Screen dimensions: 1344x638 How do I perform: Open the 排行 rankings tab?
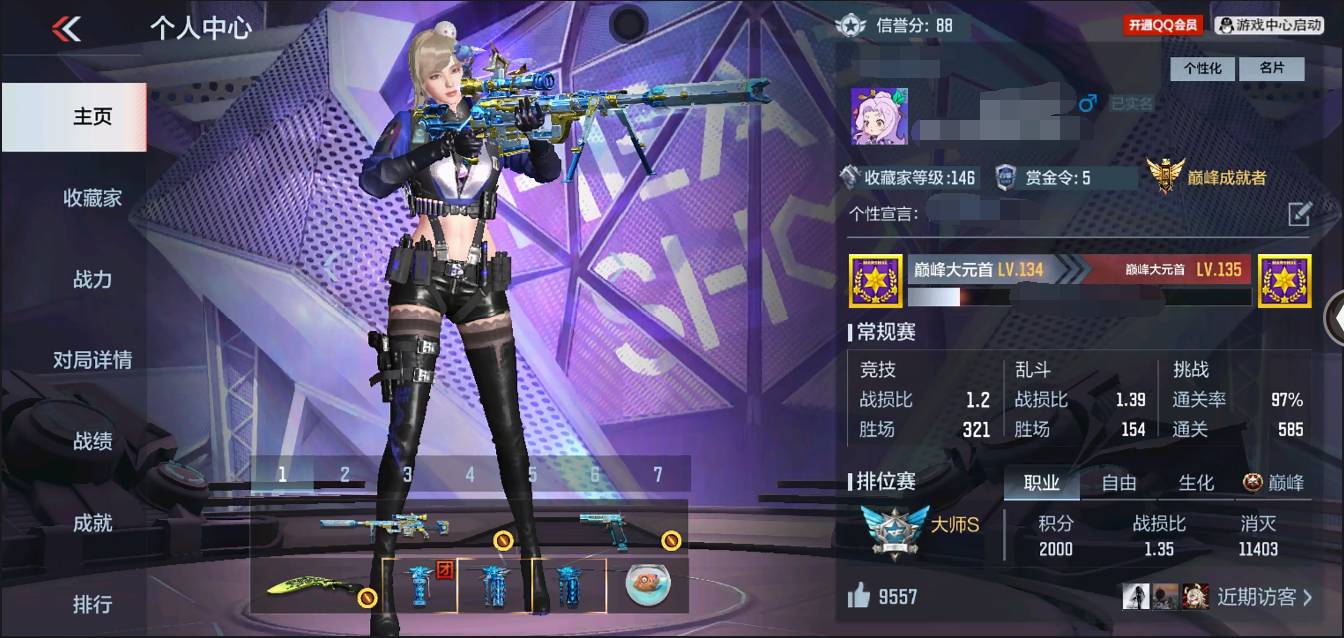tap(92, 604)
